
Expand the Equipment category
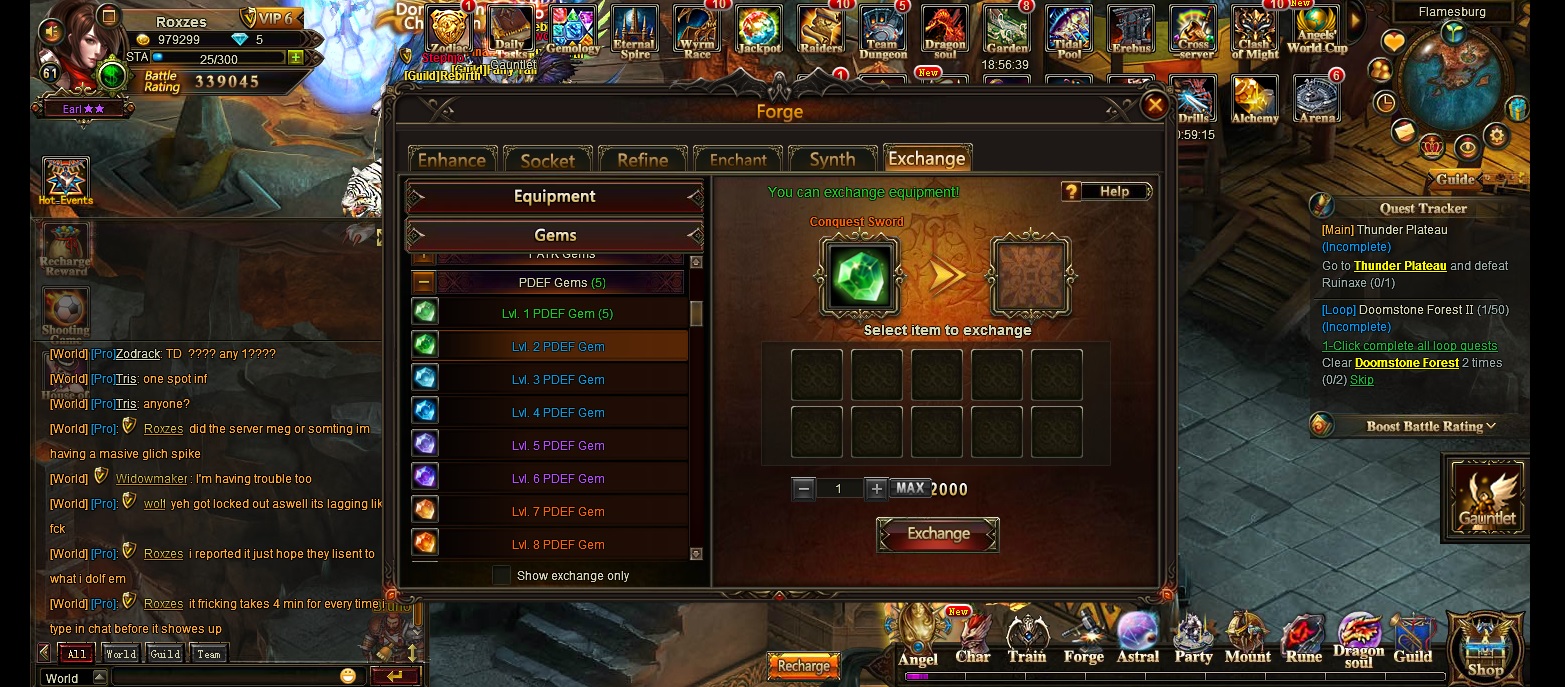555,197
